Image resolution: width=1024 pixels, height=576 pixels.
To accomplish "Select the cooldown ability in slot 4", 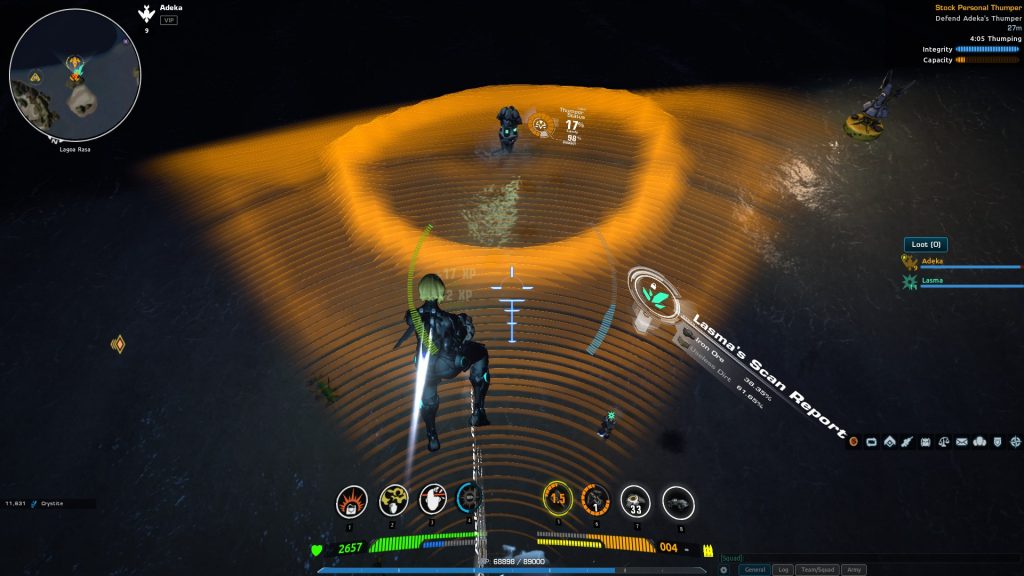I will coord(470,498).
